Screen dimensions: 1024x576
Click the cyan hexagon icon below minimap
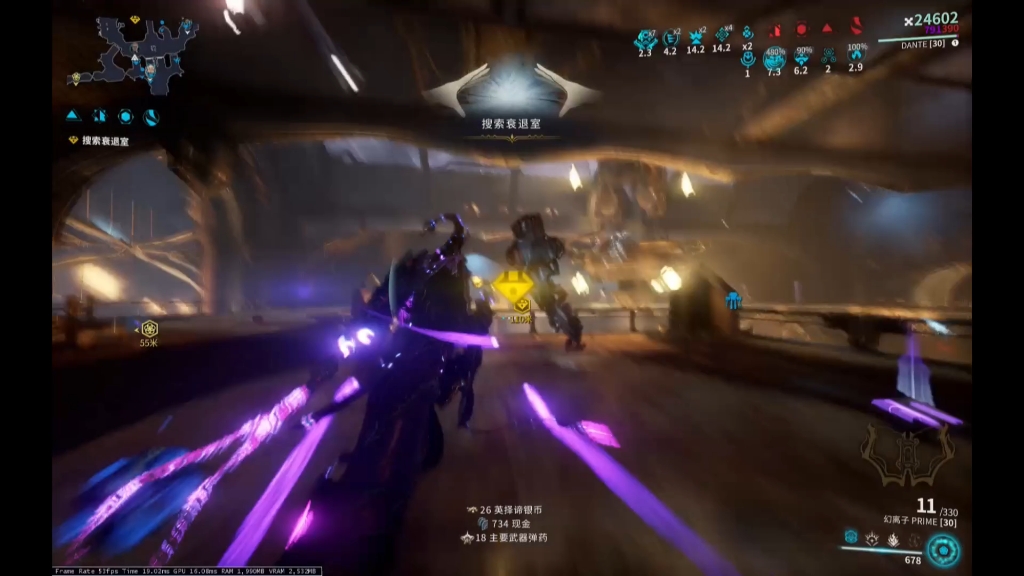pyautogui.click(x=126, y=116)
